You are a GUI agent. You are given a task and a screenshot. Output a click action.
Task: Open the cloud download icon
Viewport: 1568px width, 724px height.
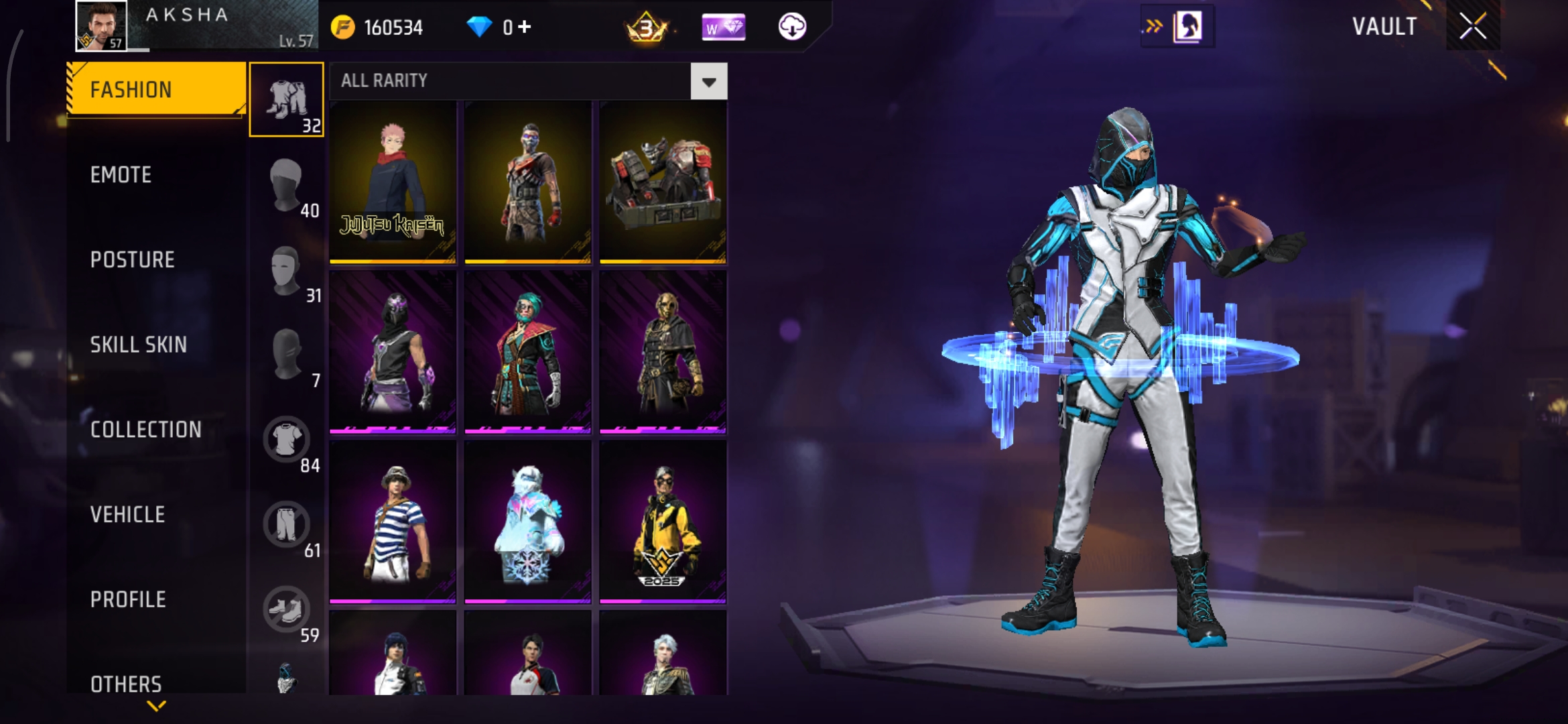(x=792, y=27)
